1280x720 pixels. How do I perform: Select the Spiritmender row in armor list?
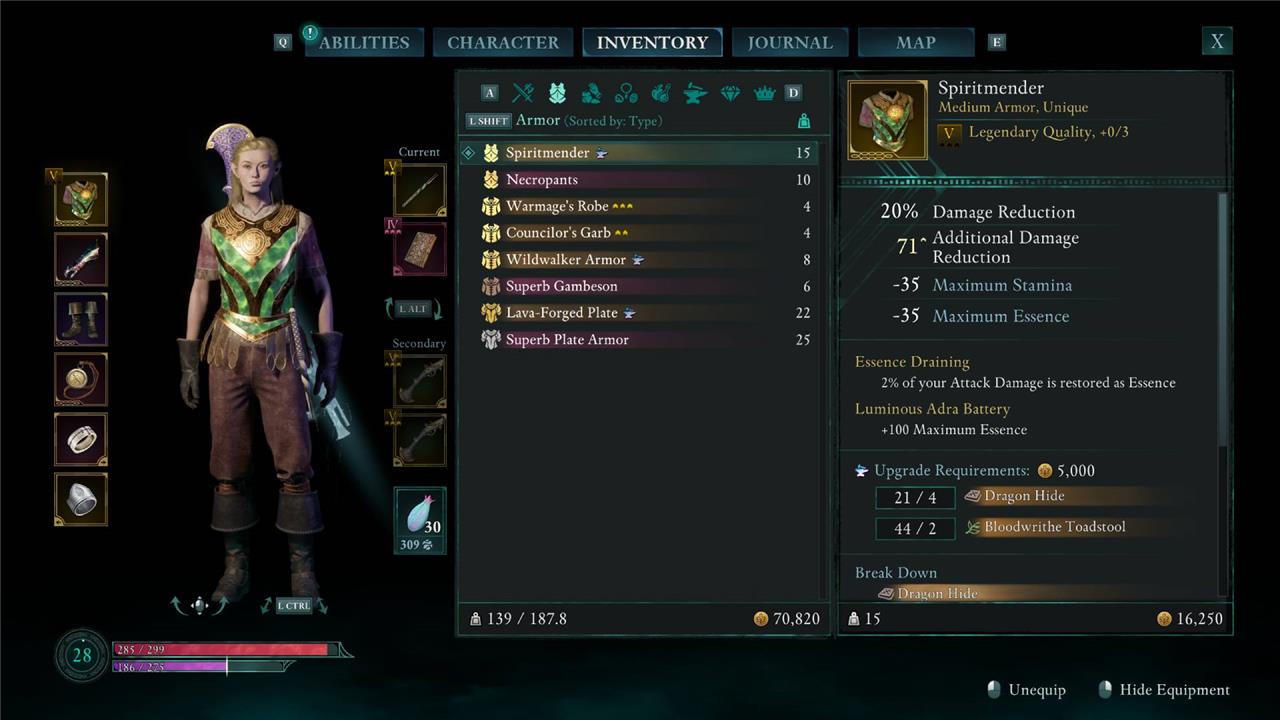[x=548, y=153]
